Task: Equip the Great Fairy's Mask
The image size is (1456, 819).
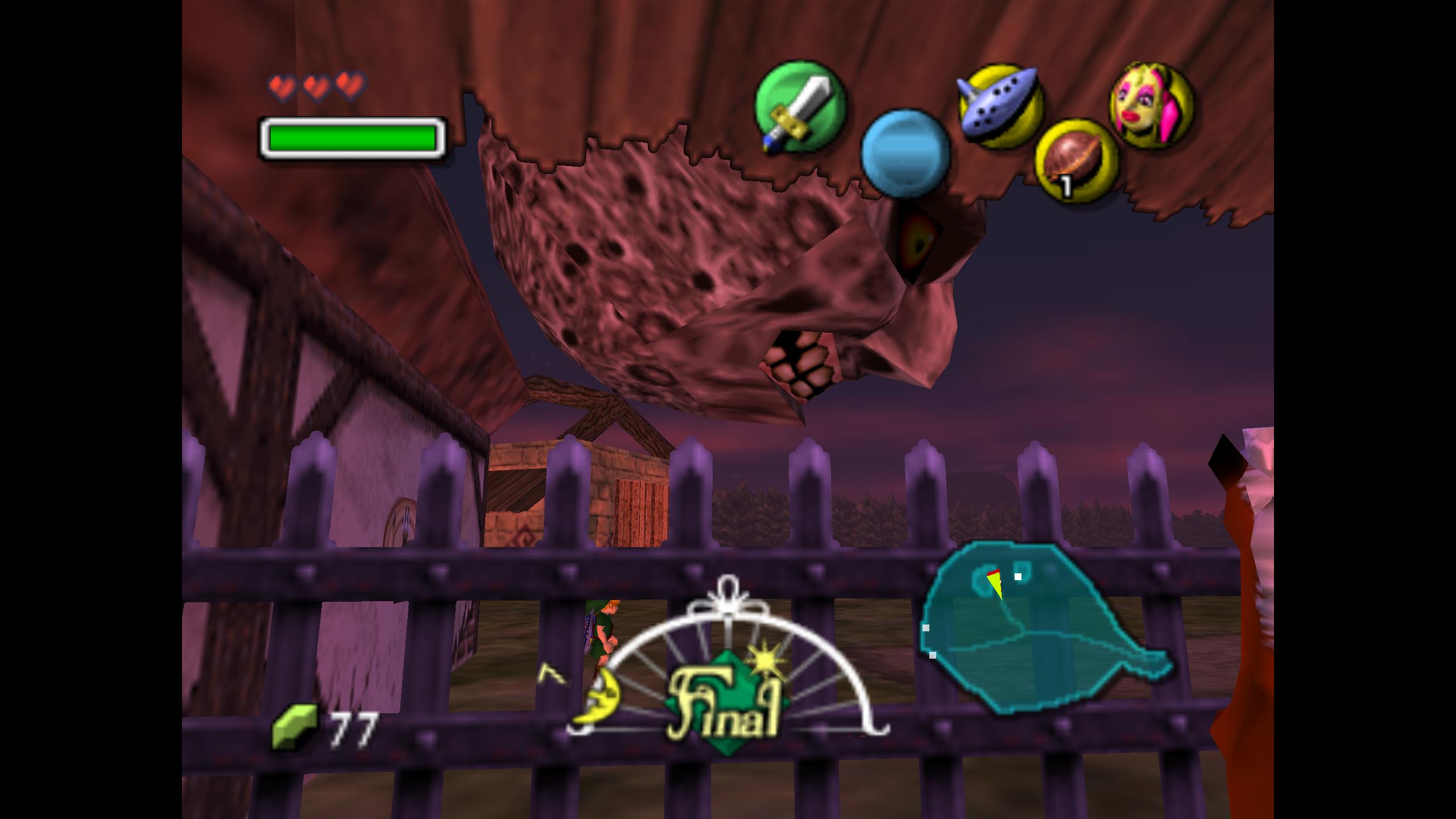Action: [x=1151, y=105]
